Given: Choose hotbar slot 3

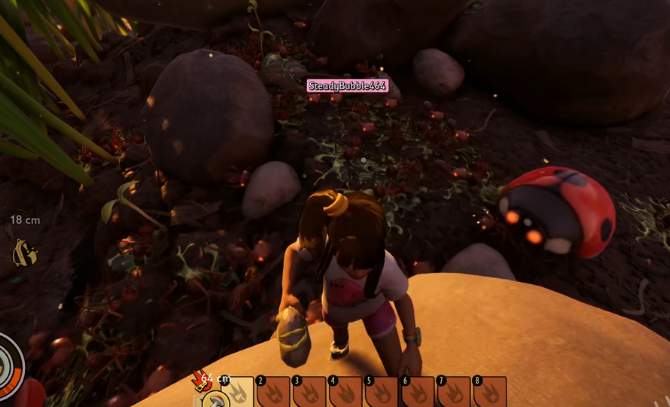Looking at the screenshot, I should pos(310,392).
